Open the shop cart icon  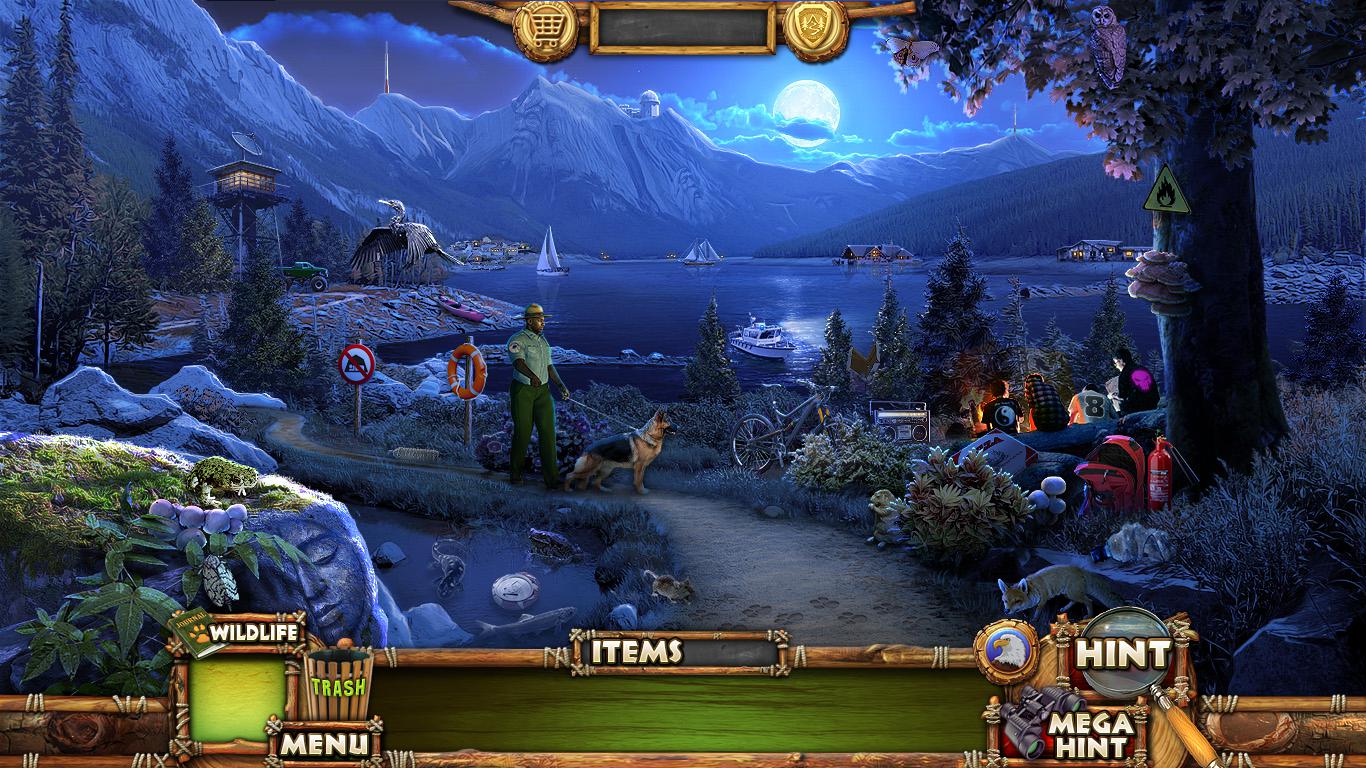[x=545, y=29]
